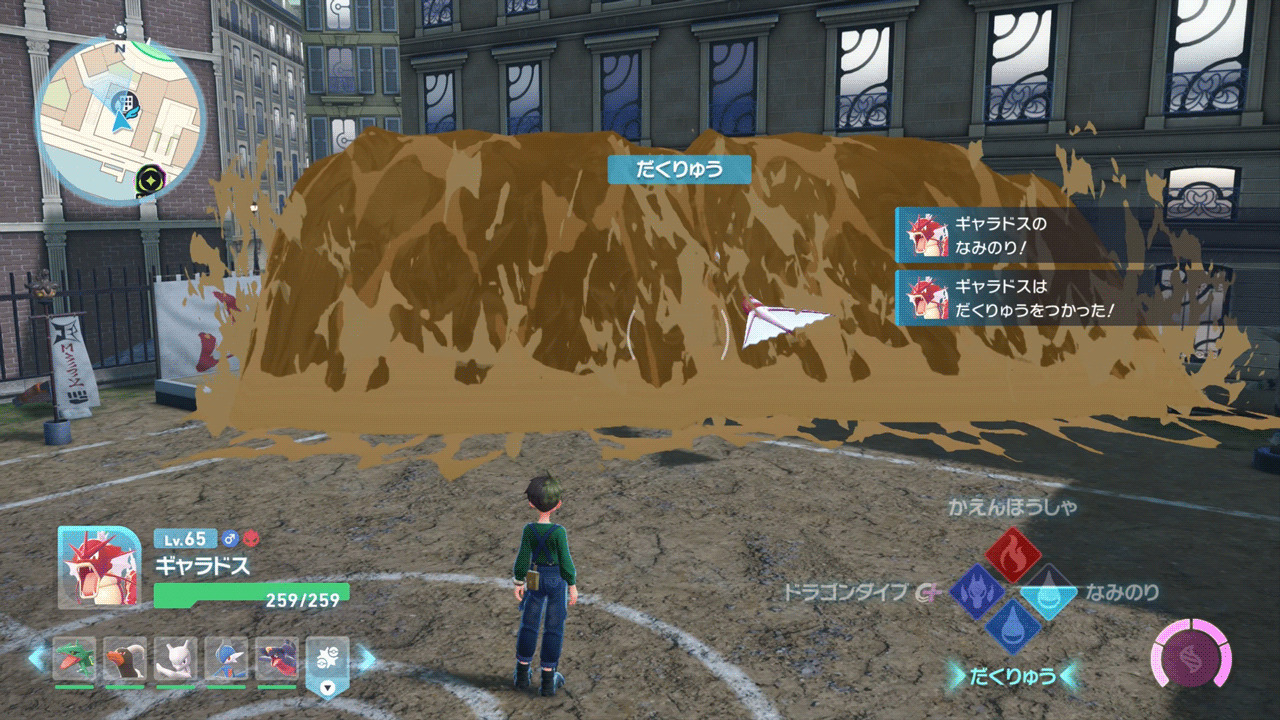Select the blue Gallade party slot

226,660
